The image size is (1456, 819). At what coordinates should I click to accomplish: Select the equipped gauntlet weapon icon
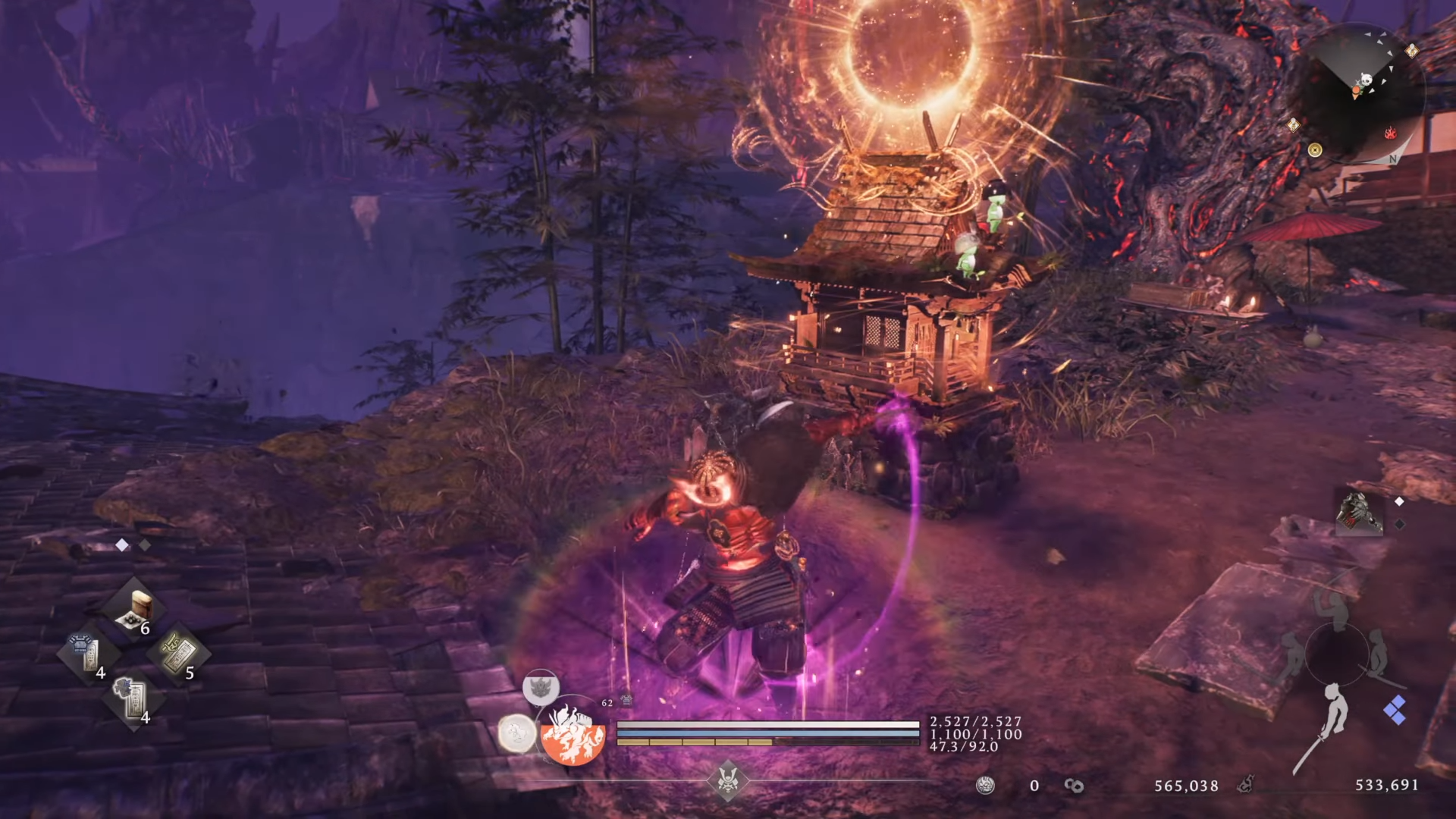1359,513
